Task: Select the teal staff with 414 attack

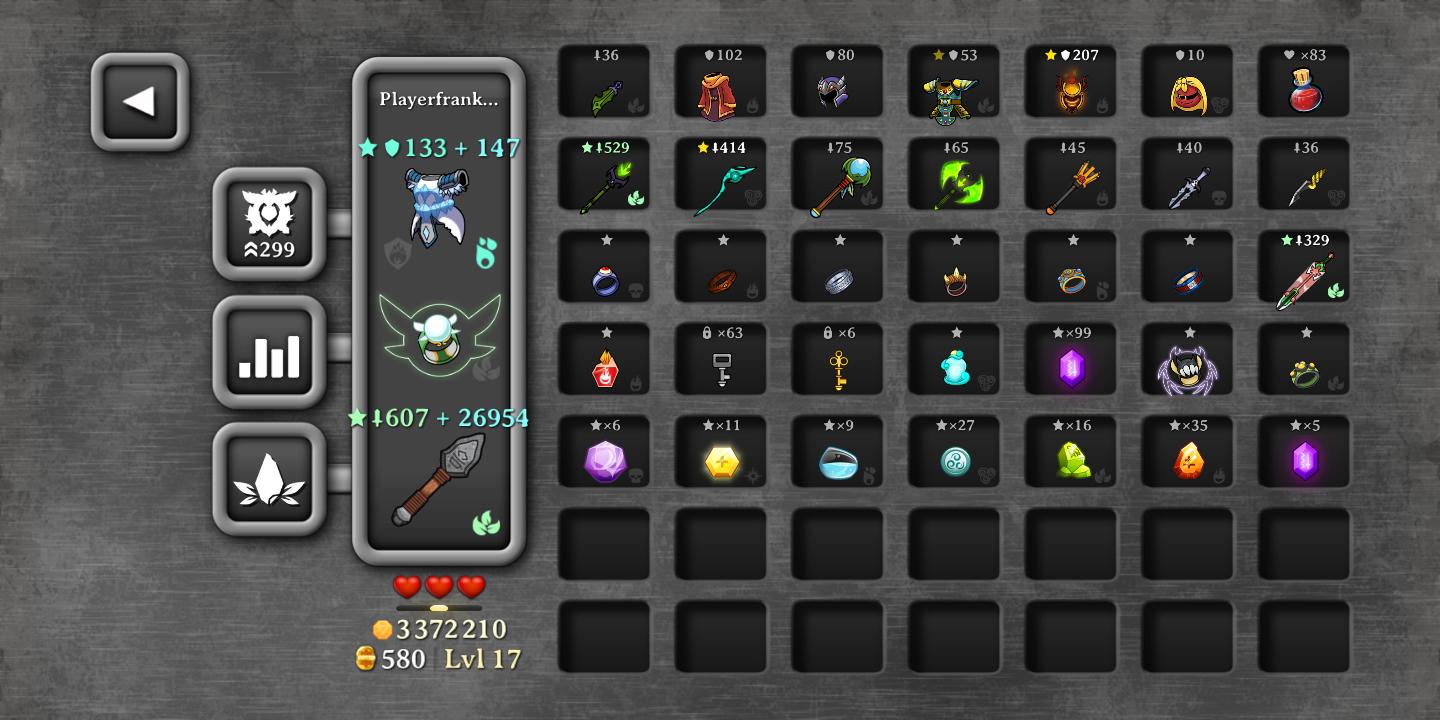Action: [720, 181]
